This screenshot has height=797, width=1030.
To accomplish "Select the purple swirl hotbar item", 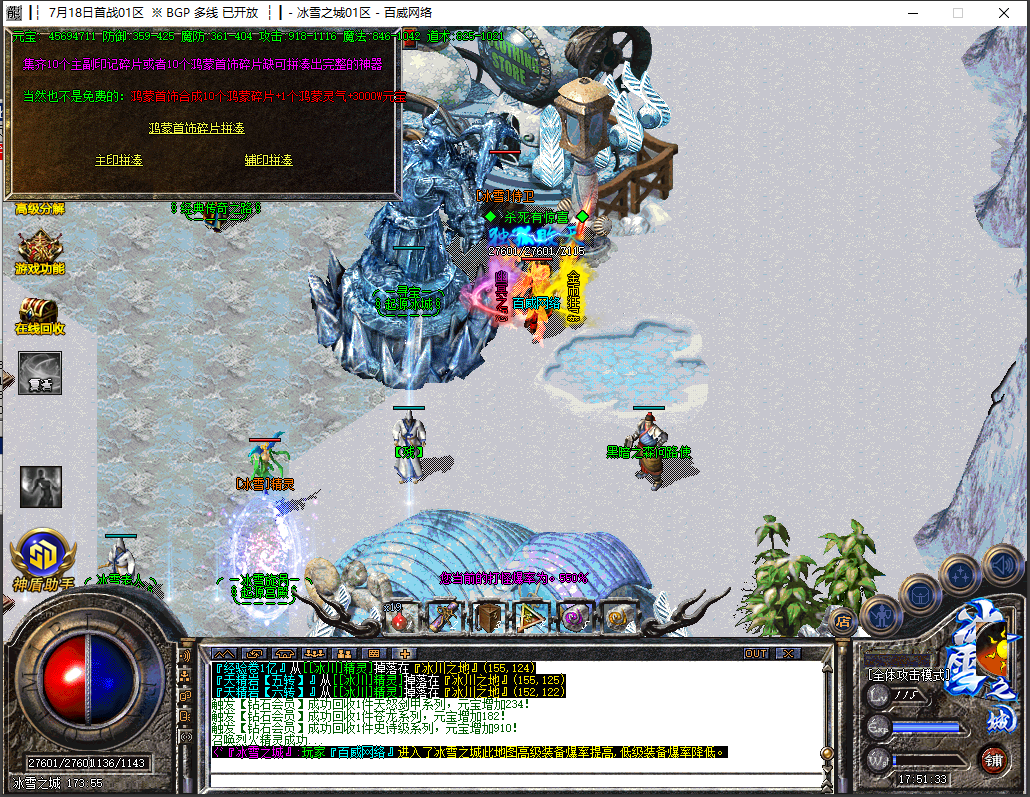I will point(573,617).
